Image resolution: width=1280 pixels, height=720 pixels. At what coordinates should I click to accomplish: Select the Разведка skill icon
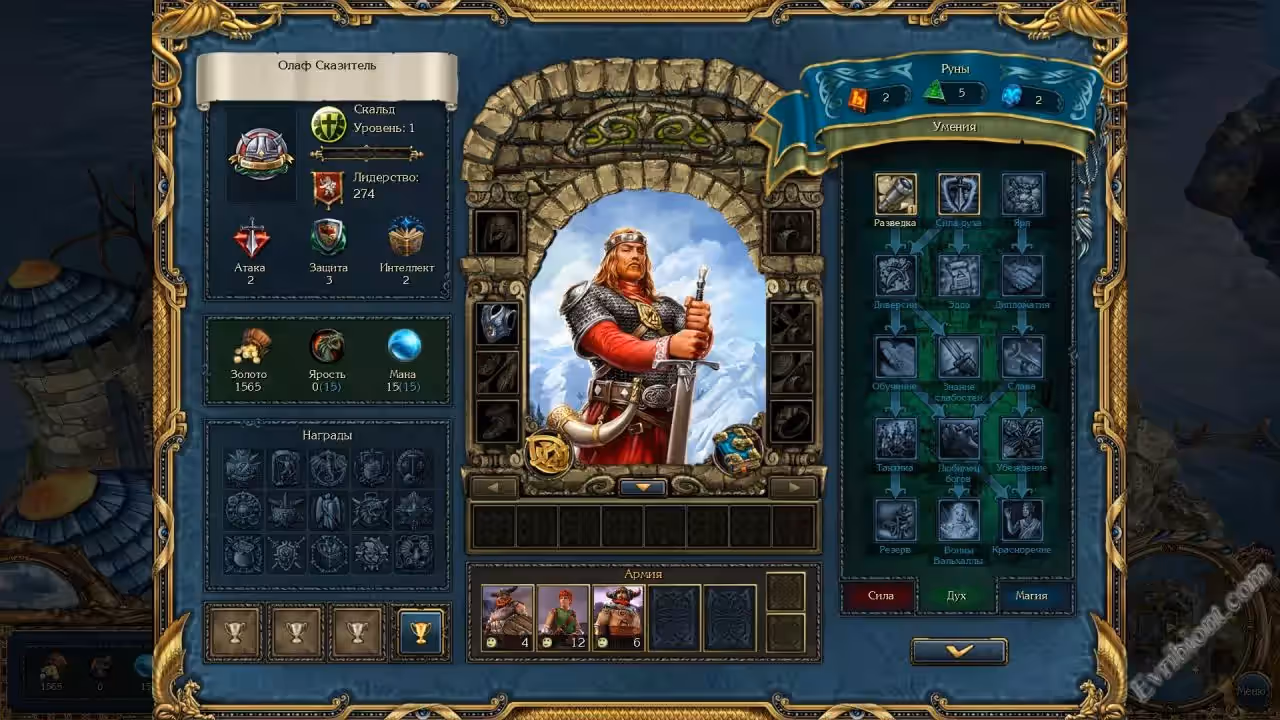[896, 194]
